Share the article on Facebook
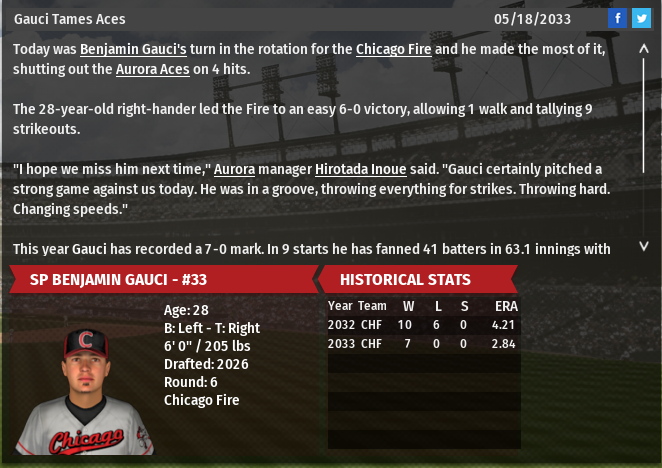Viewport: 662px width, 468px height. 618,18
